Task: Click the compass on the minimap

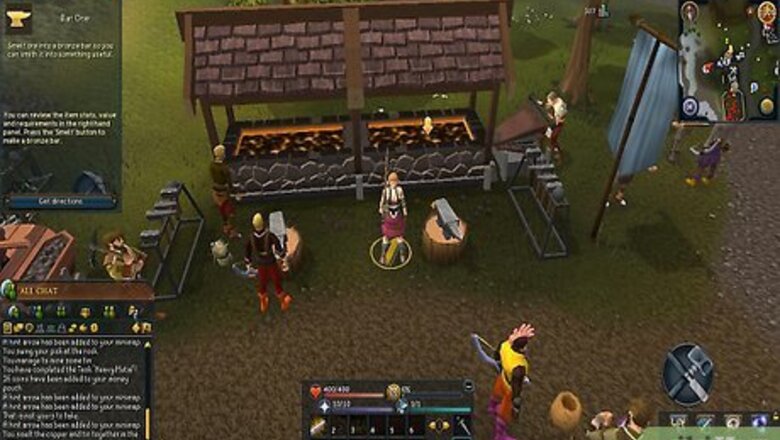Action: 690,13
